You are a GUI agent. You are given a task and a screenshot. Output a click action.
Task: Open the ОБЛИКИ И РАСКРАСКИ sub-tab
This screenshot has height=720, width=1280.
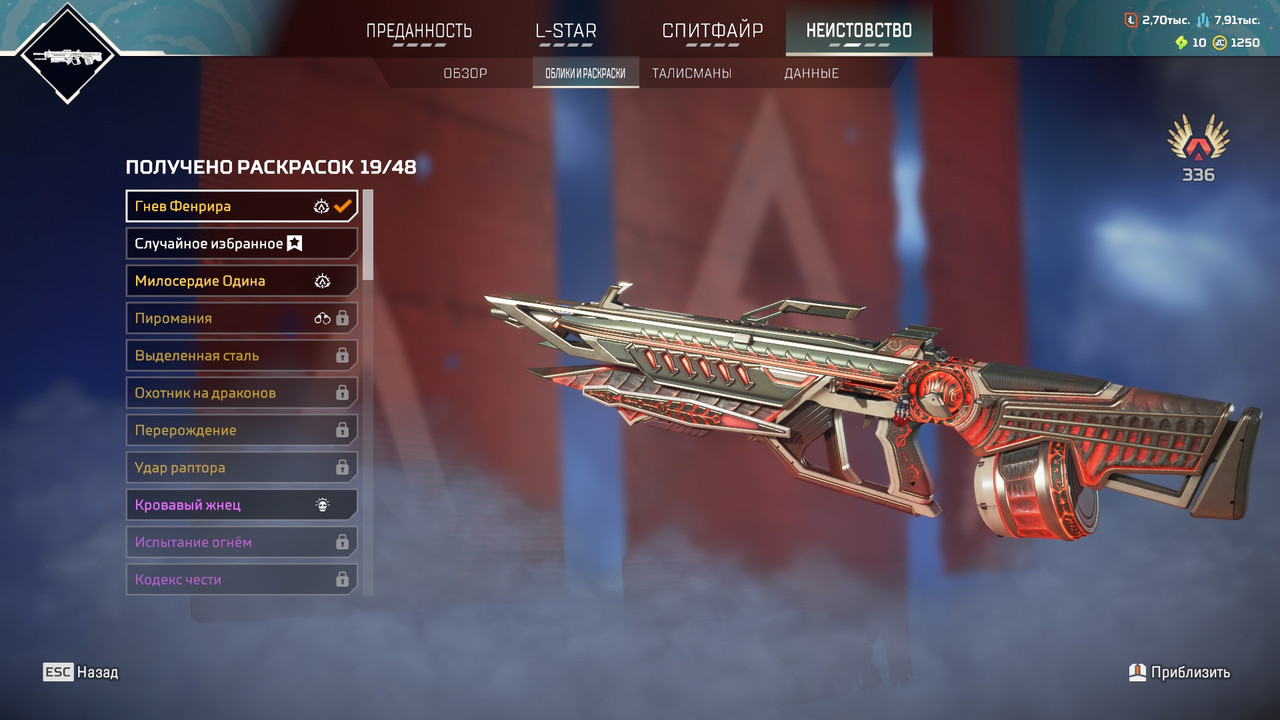point(585,73)
